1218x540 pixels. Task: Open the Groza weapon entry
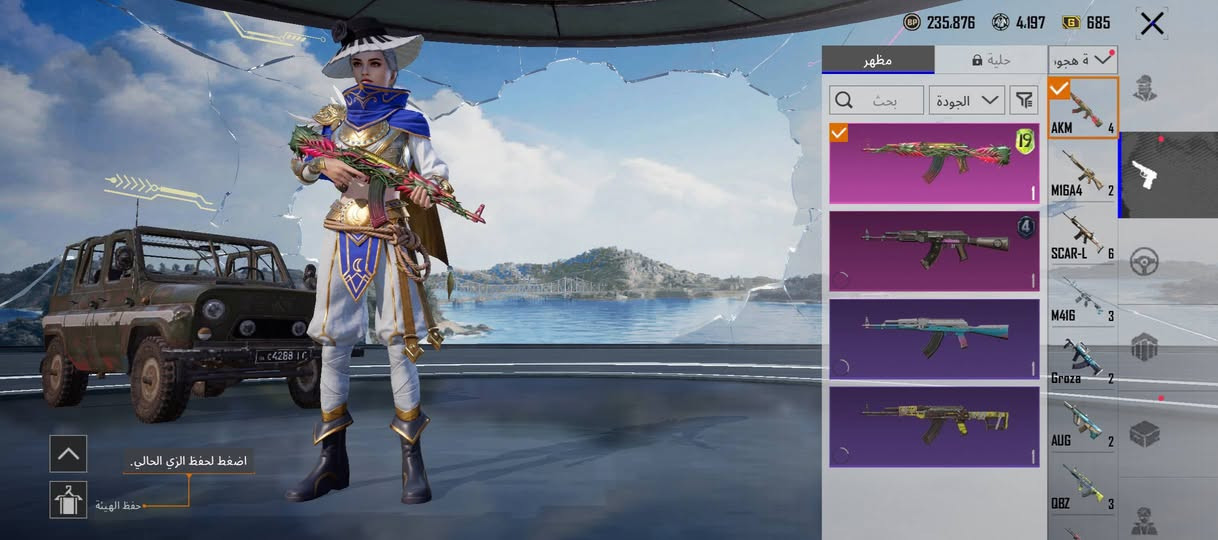click(1082, 360)
